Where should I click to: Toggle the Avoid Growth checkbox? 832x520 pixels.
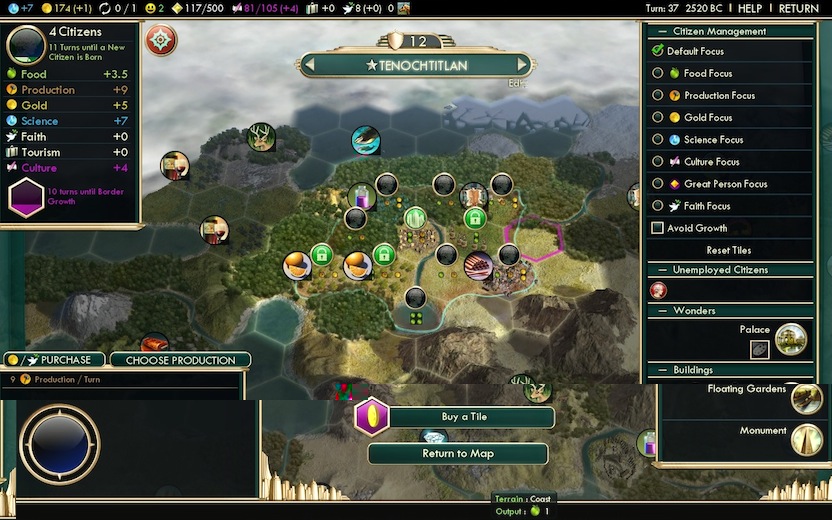(x=658, y=228)
